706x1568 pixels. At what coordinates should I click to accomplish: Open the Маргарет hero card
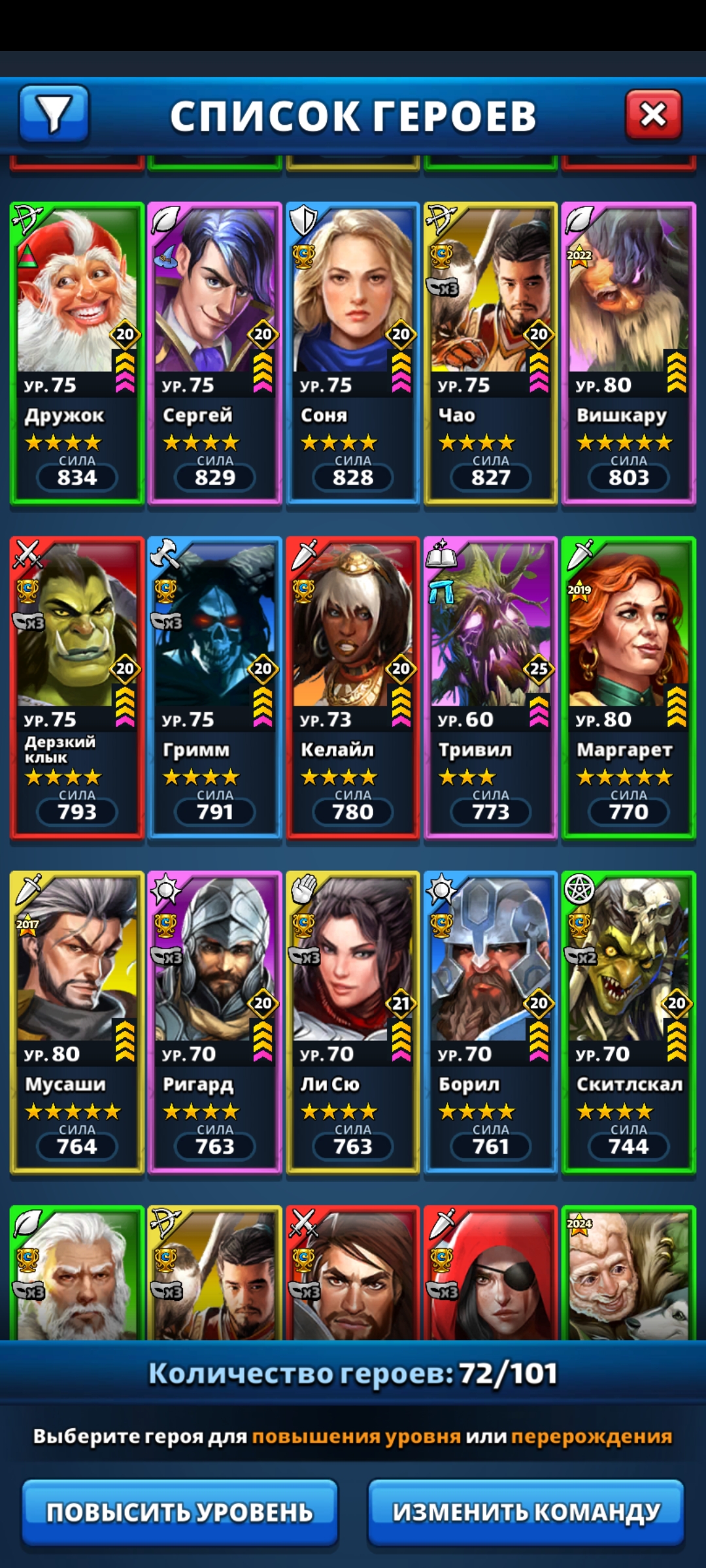point(628,687)
